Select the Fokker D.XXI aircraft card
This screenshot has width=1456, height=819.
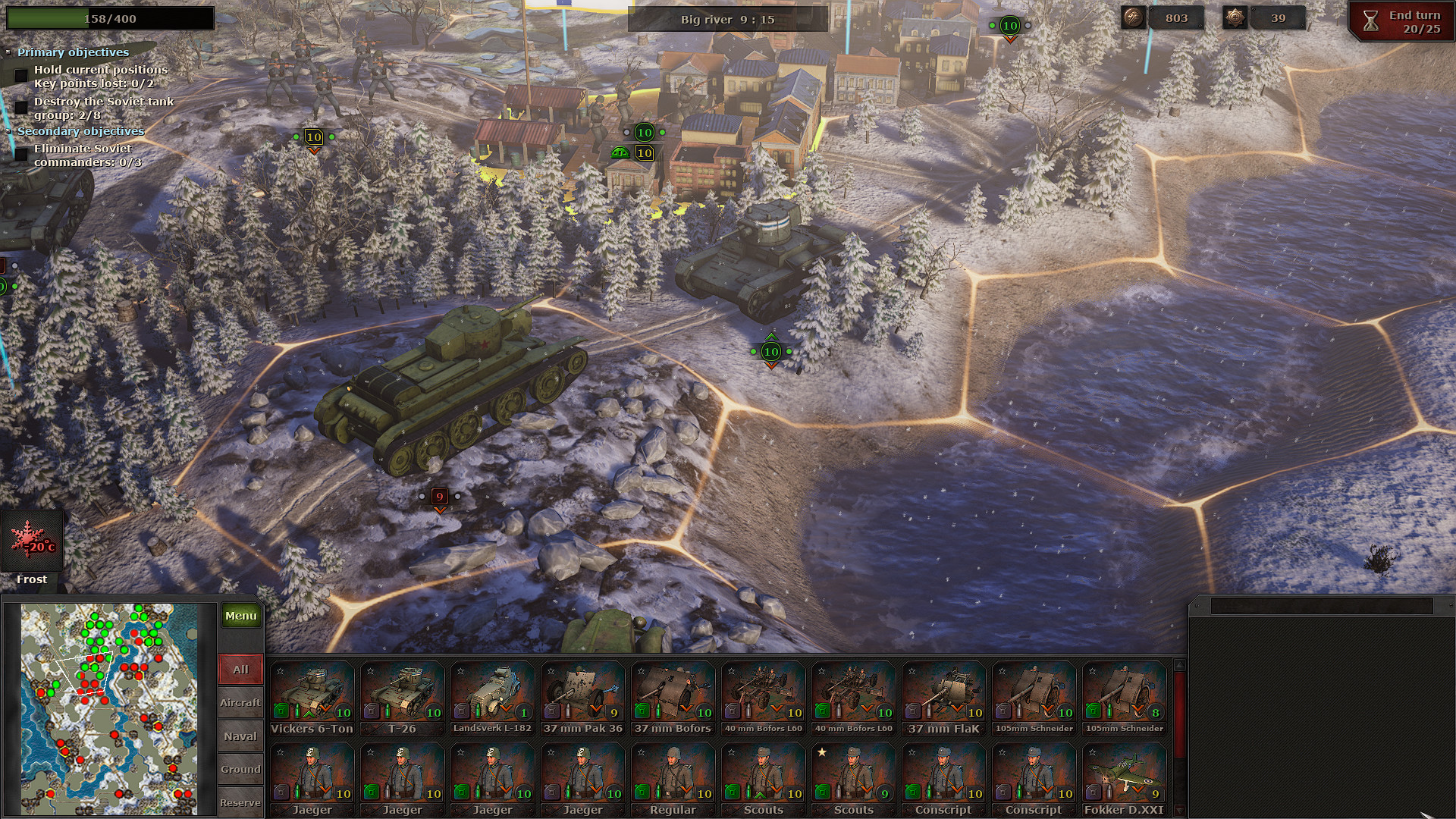pyautogui.click(x=1123, y=773)
